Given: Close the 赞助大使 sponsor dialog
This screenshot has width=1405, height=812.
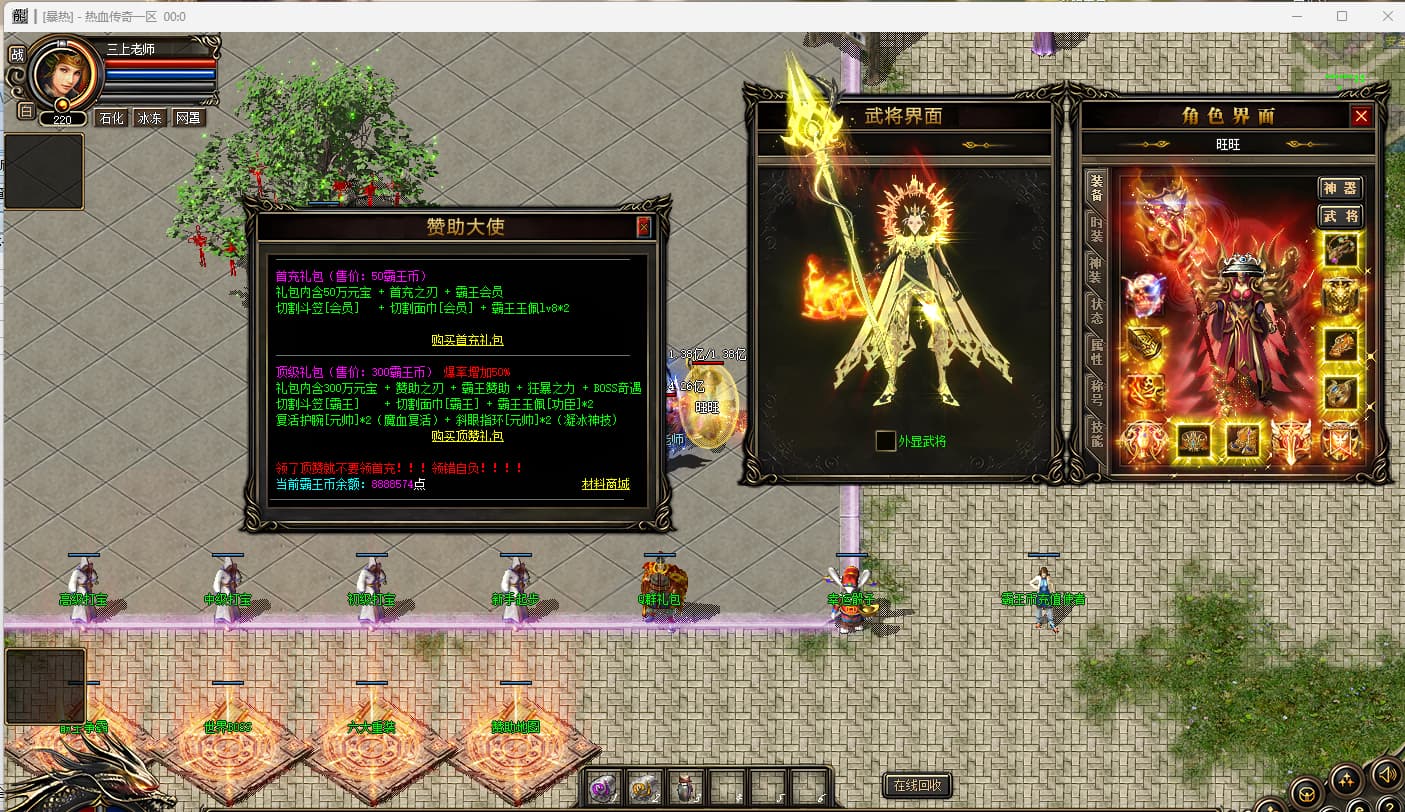Looking at the screenshot, I should [x=643, y=227].
